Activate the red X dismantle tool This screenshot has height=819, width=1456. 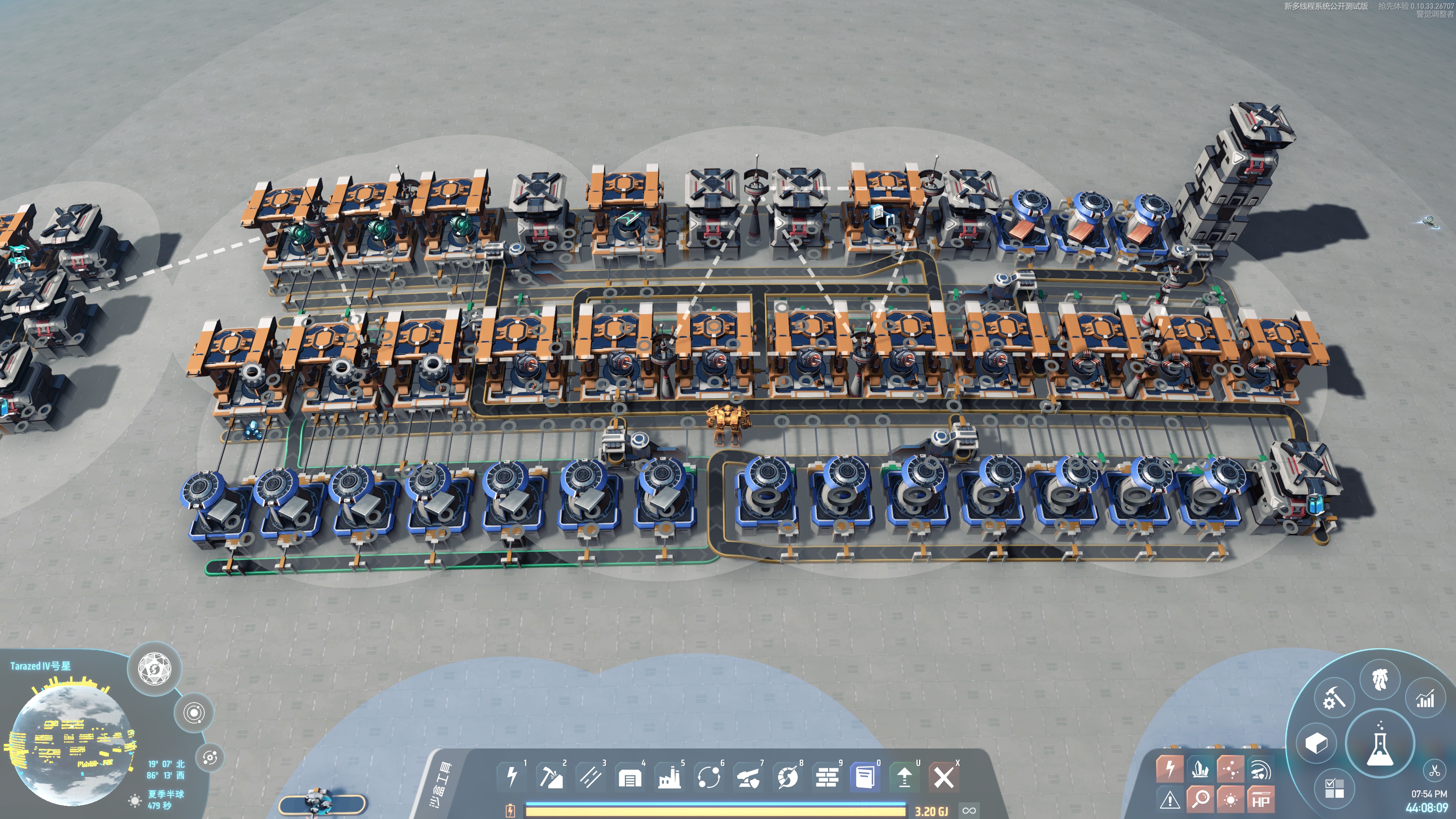click(944, 778)
